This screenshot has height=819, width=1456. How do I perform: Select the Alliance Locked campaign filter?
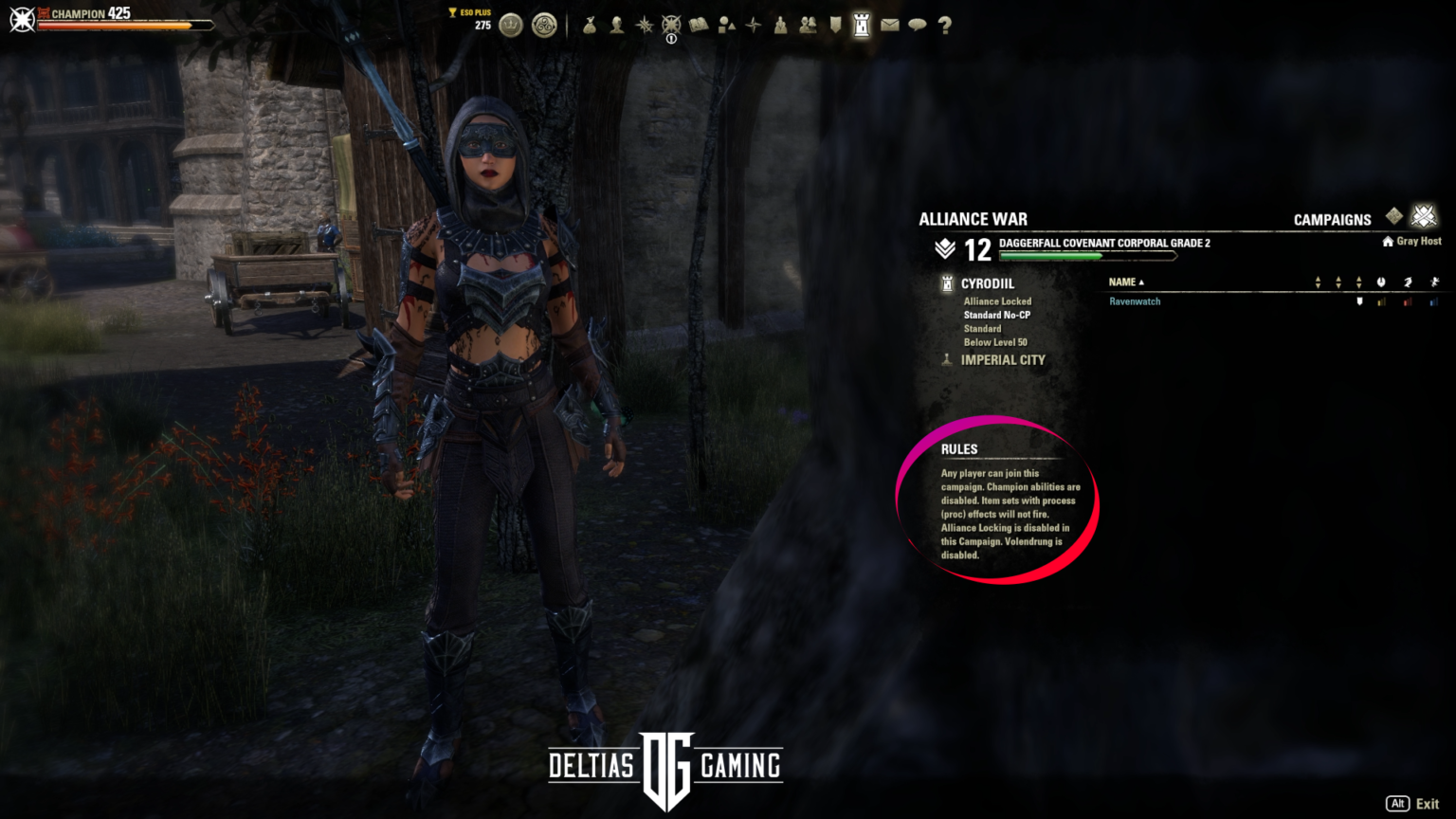coord(997,300)
